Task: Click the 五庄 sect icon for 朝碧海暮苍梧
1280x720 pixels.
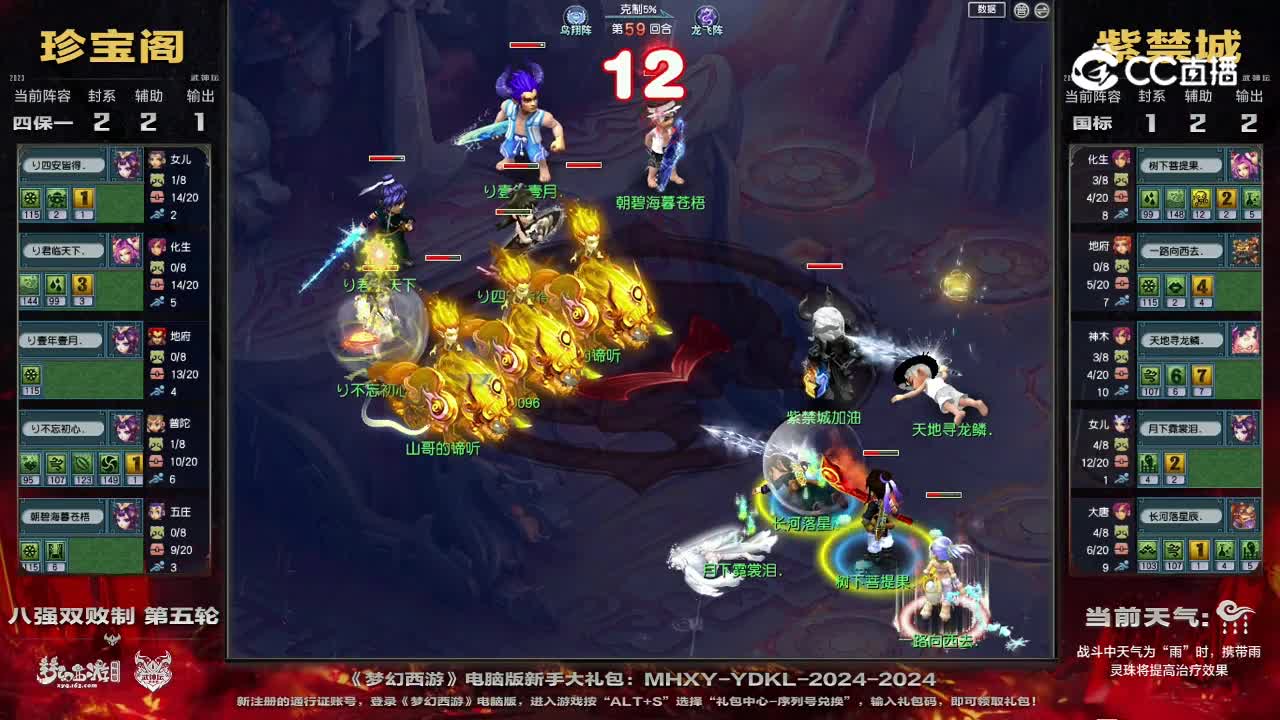Action: (x=157, y=513)
